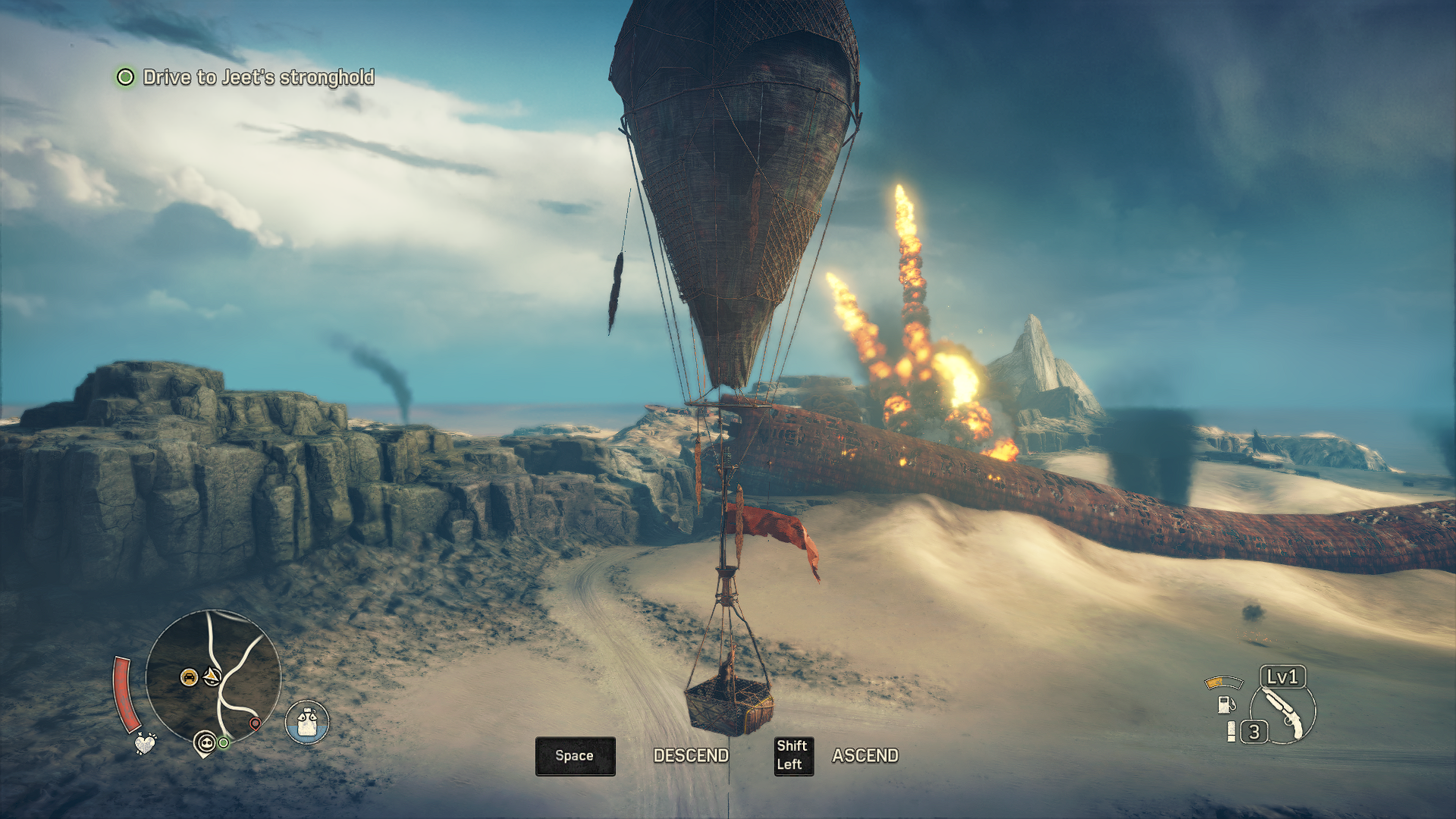Click the heart icon under the health bar
Viewport: 1456px width, 819px height.
(x=145, y=742)
